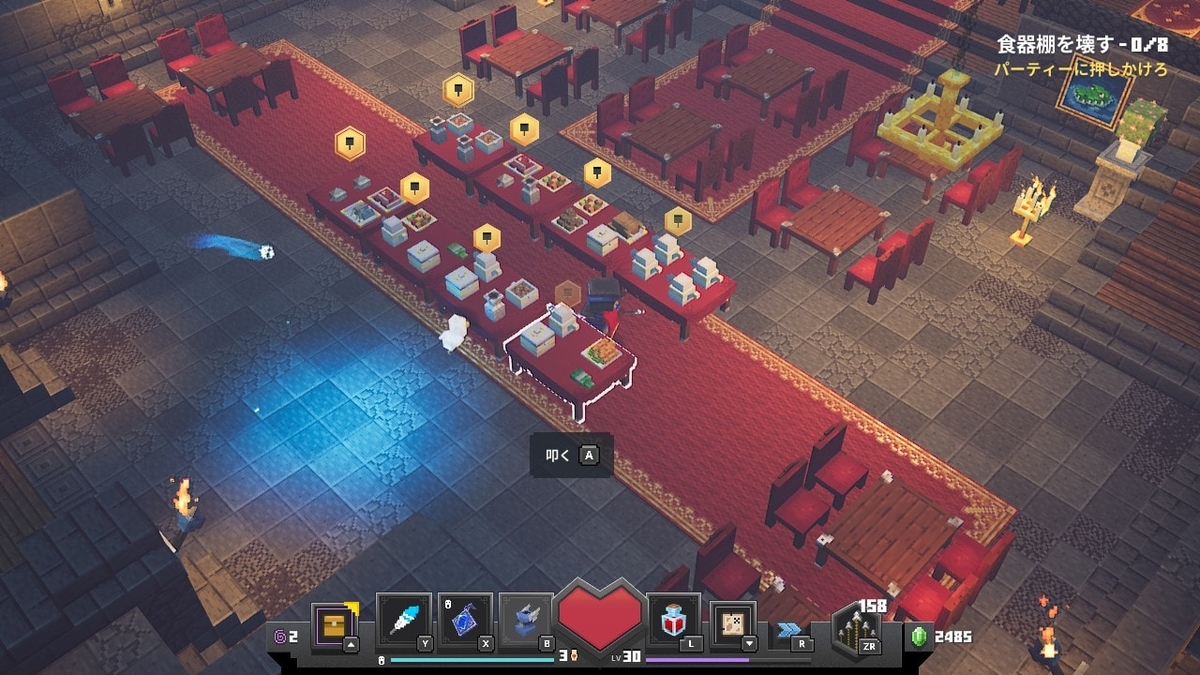Click the objective tracker text
Image resolution: width=1200 pixels, height=675 pixels.
pyautogui.click(x=1082, y=45)
